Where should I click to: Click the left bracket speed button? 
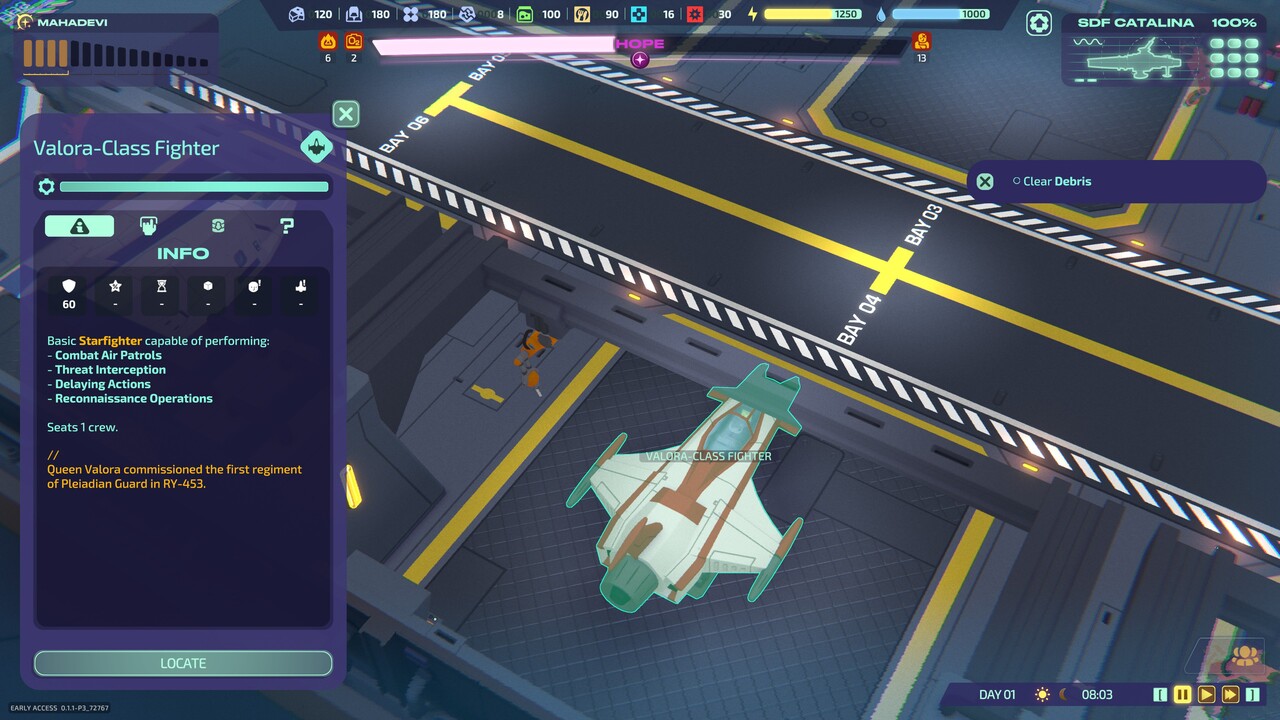(1160, 694)
